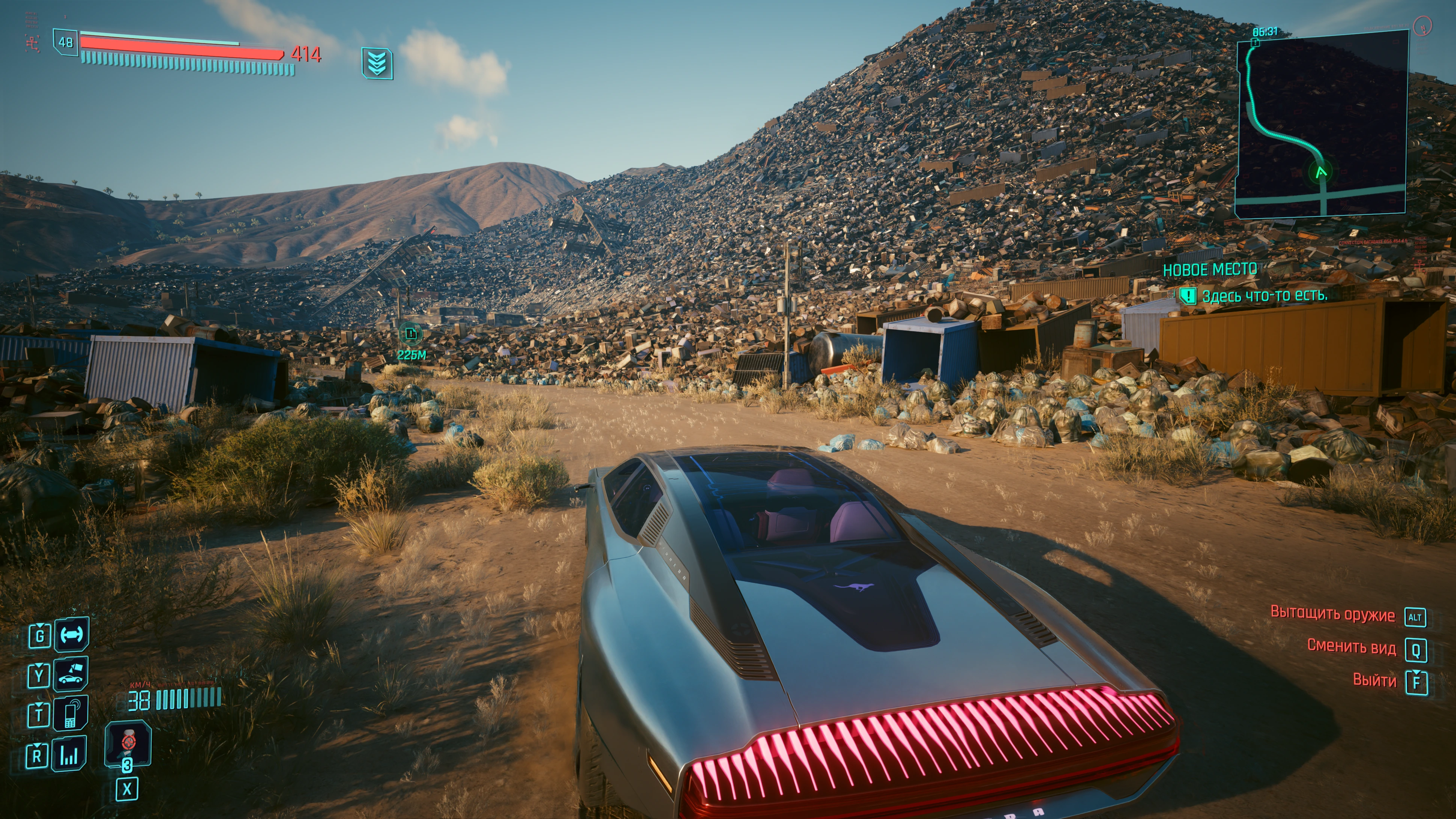
Task: Click the quest waypoint marker showing 225M
Action: tap(411, 334)
